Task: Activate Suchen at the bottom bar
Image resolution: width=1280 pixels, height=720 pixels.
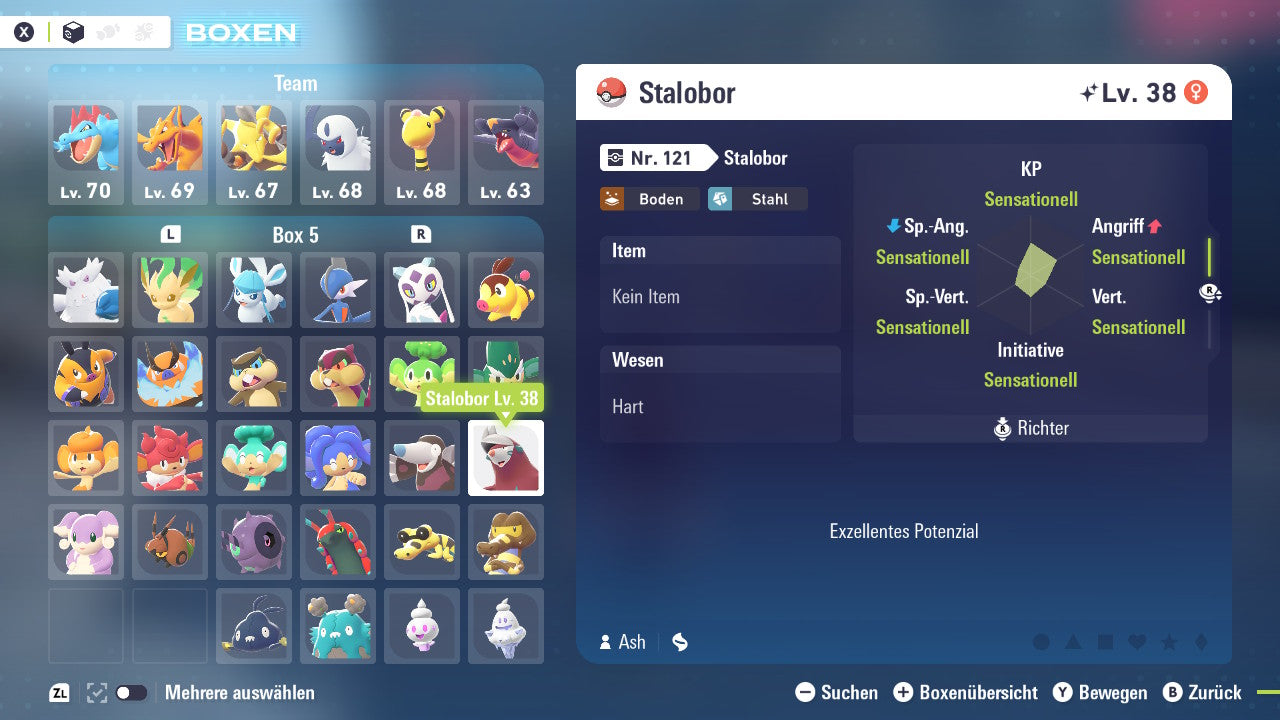Action: [840, 692]
